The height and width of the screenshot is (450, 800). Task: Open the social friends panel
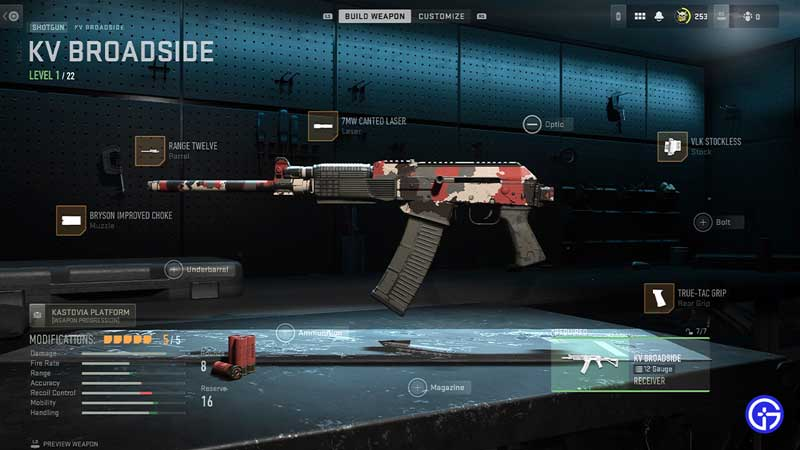[x=747, y=16]
